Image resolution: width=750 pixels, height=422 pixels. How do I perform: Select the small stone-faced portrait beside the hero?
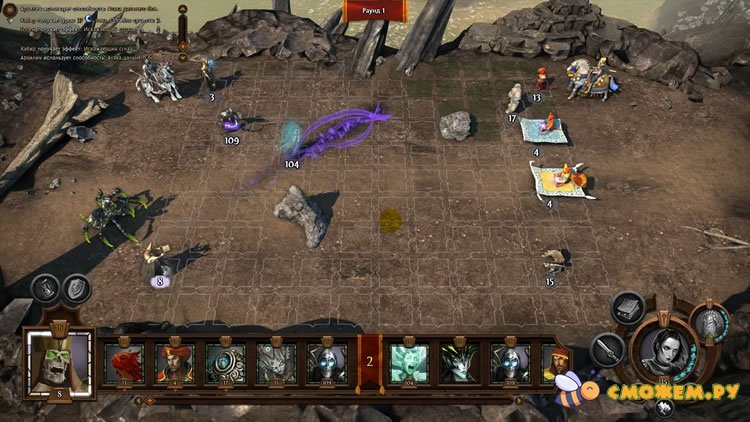point(709,324)
